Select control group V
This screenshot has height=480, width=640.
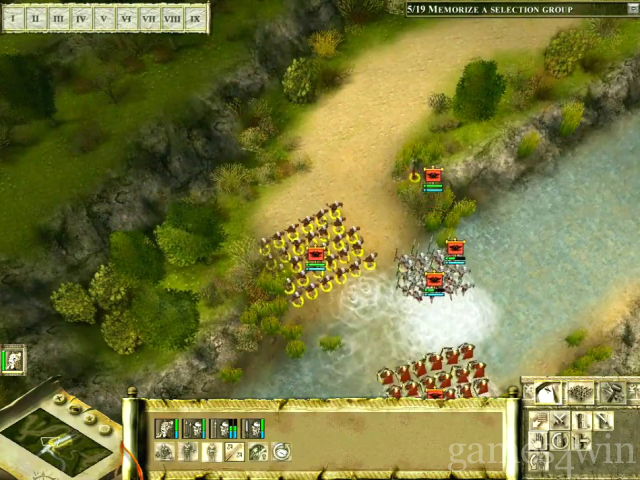click(104, 18)
